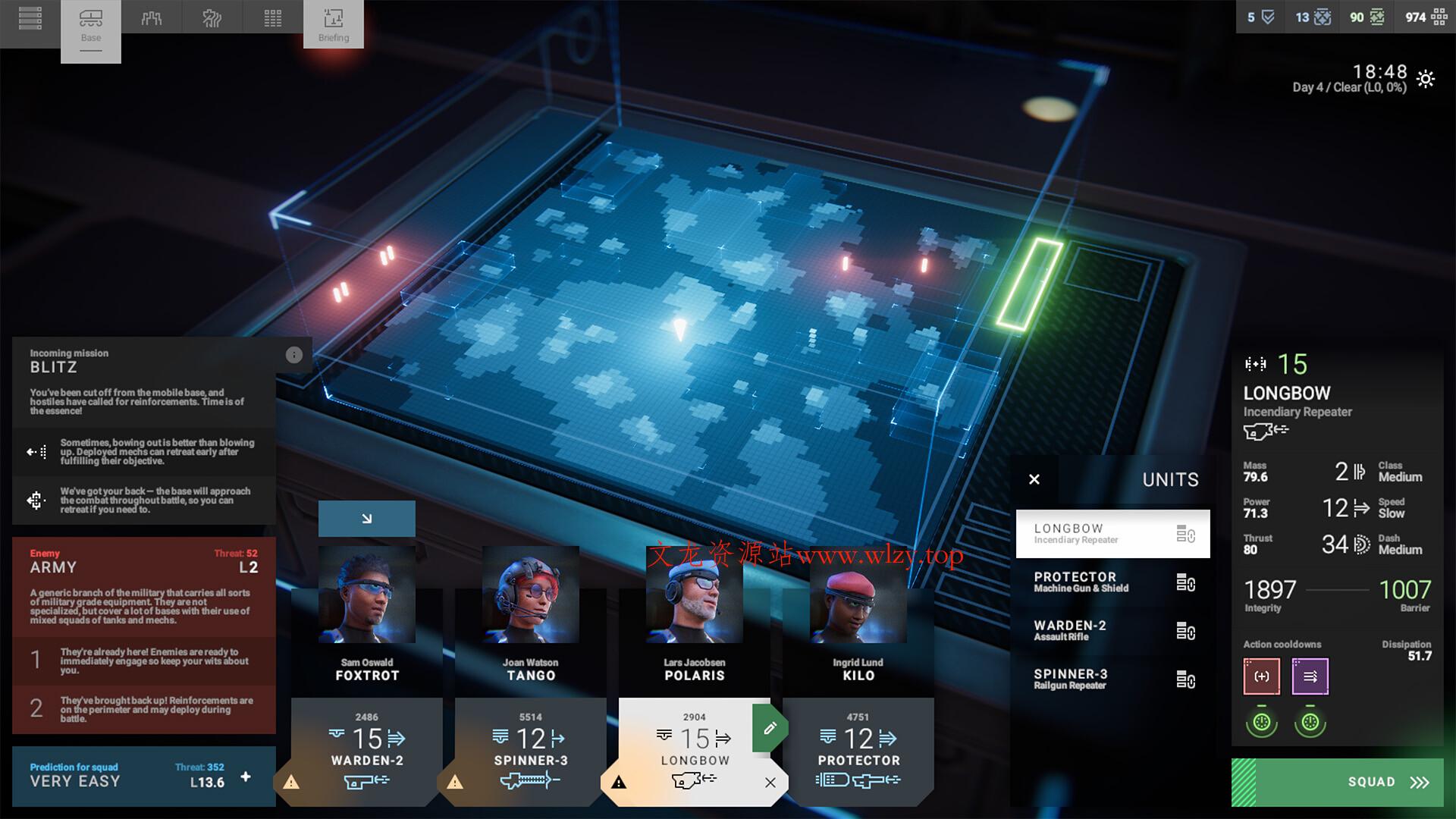Image resolution: width=1456 pixels, height=819 pixels.
Task: Collapse squad with the arrow button
Action: [367, 519]
